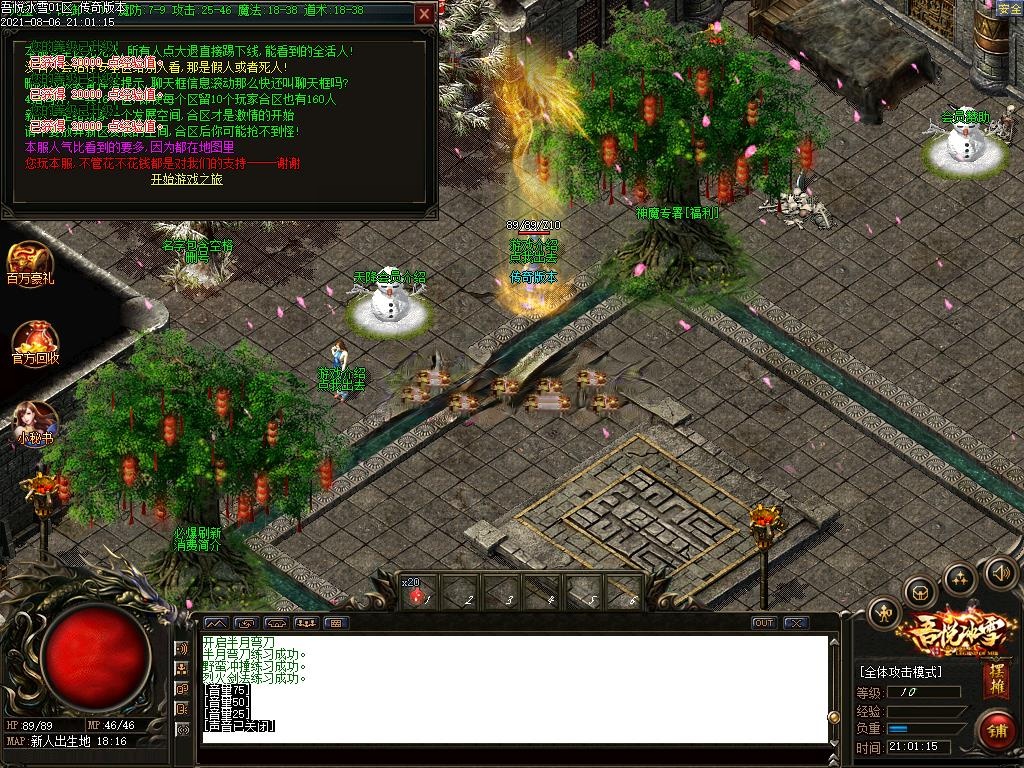Image resolution: width=1024 pixels, height=768 pixels.
Task: Close the welcome notice dialog
Action: pyautogui.click(x=425, y=14)
